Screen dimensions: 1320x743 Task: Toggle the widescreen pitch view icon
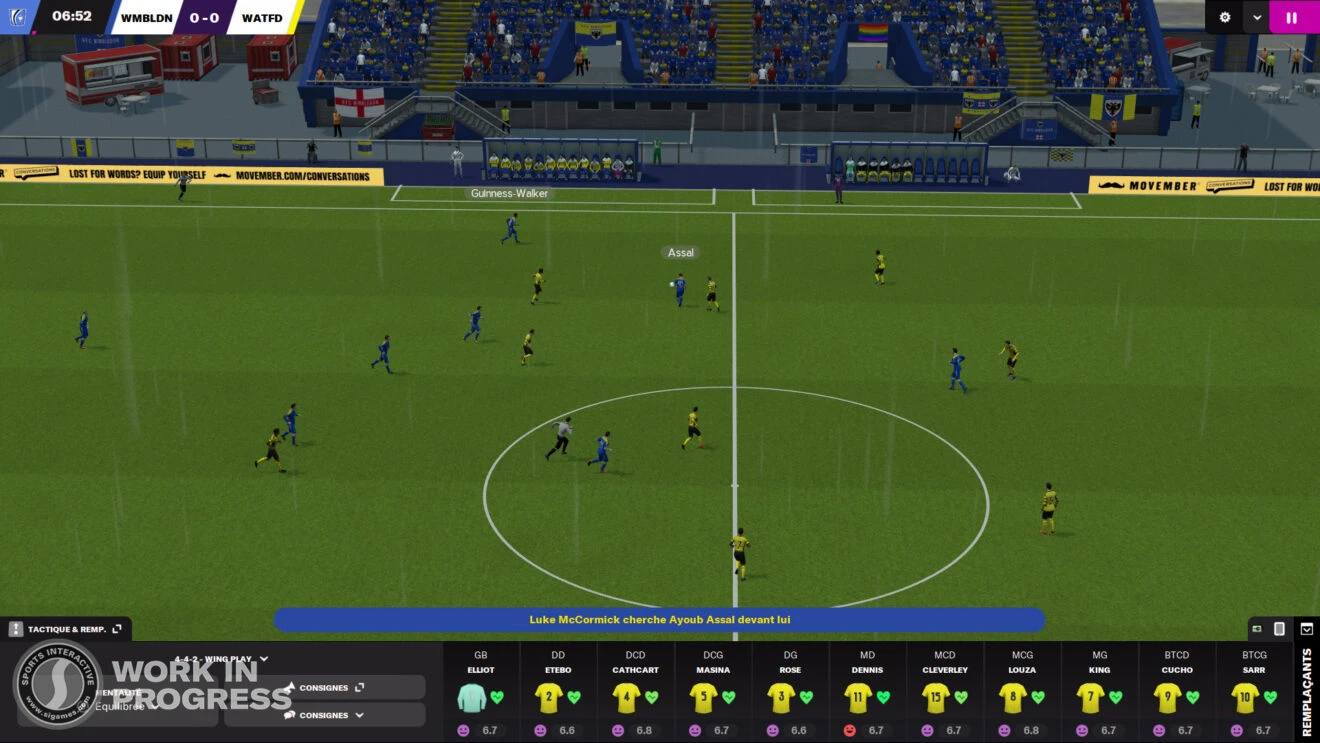[1257, 629]
